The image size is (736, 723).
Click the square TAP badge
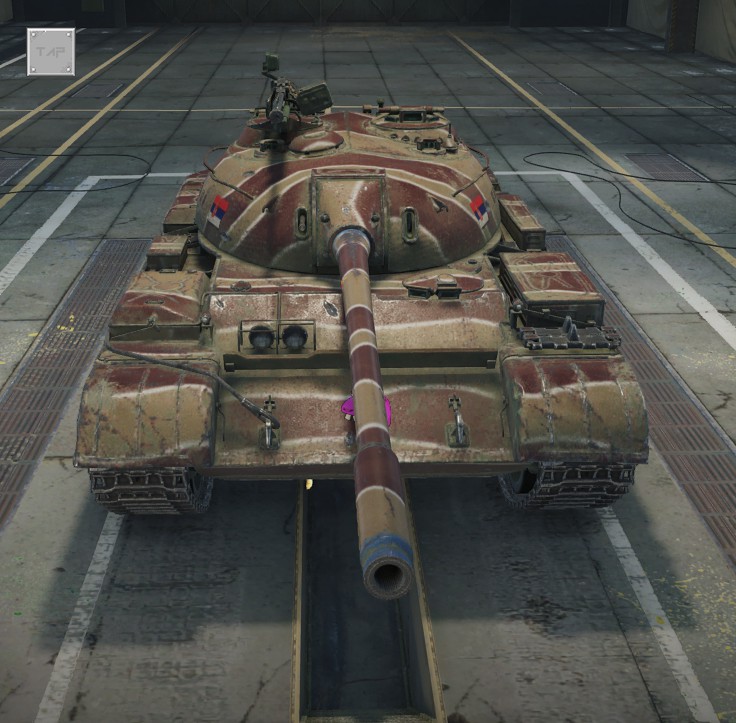[x=50, y=51]
